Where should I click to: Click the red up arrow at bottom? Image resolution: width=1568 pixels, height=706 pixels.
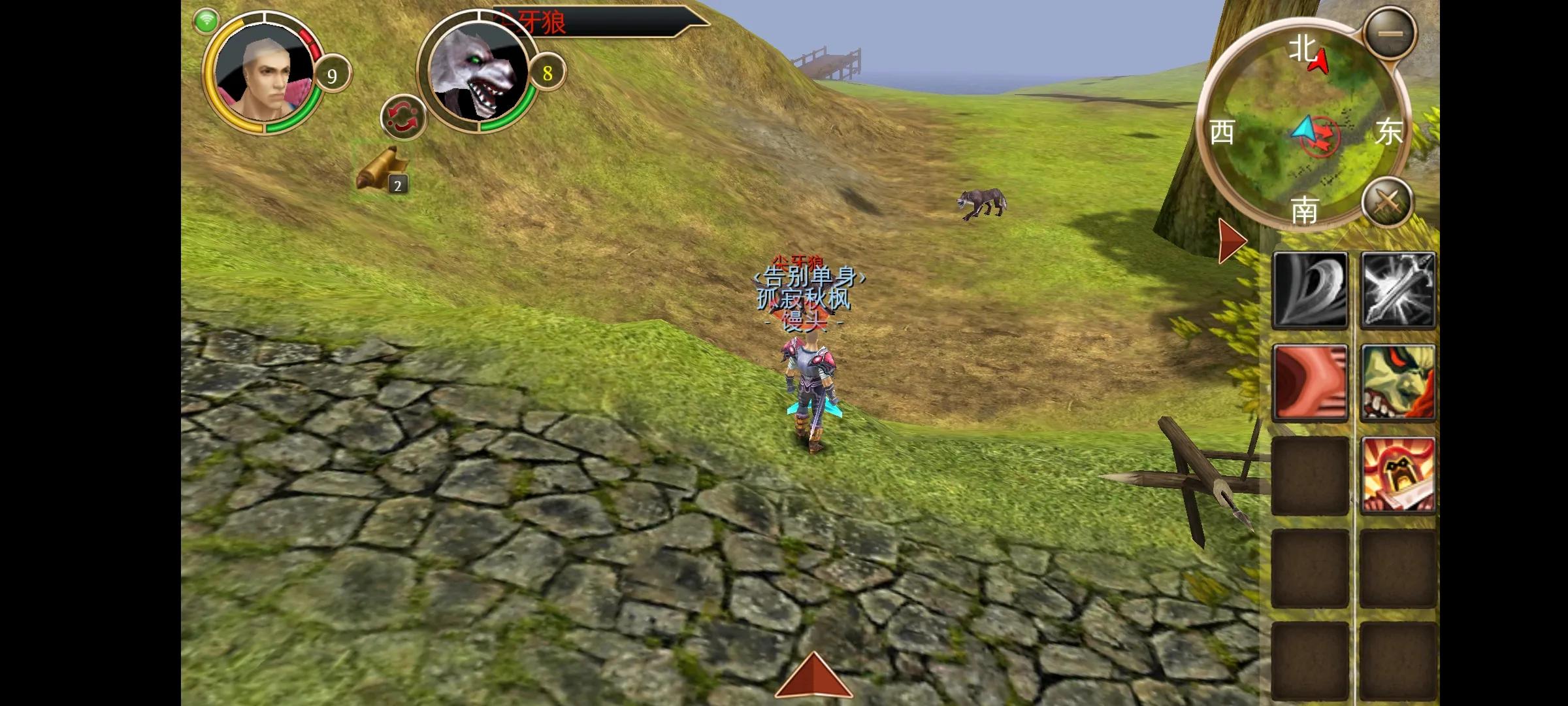813,677
